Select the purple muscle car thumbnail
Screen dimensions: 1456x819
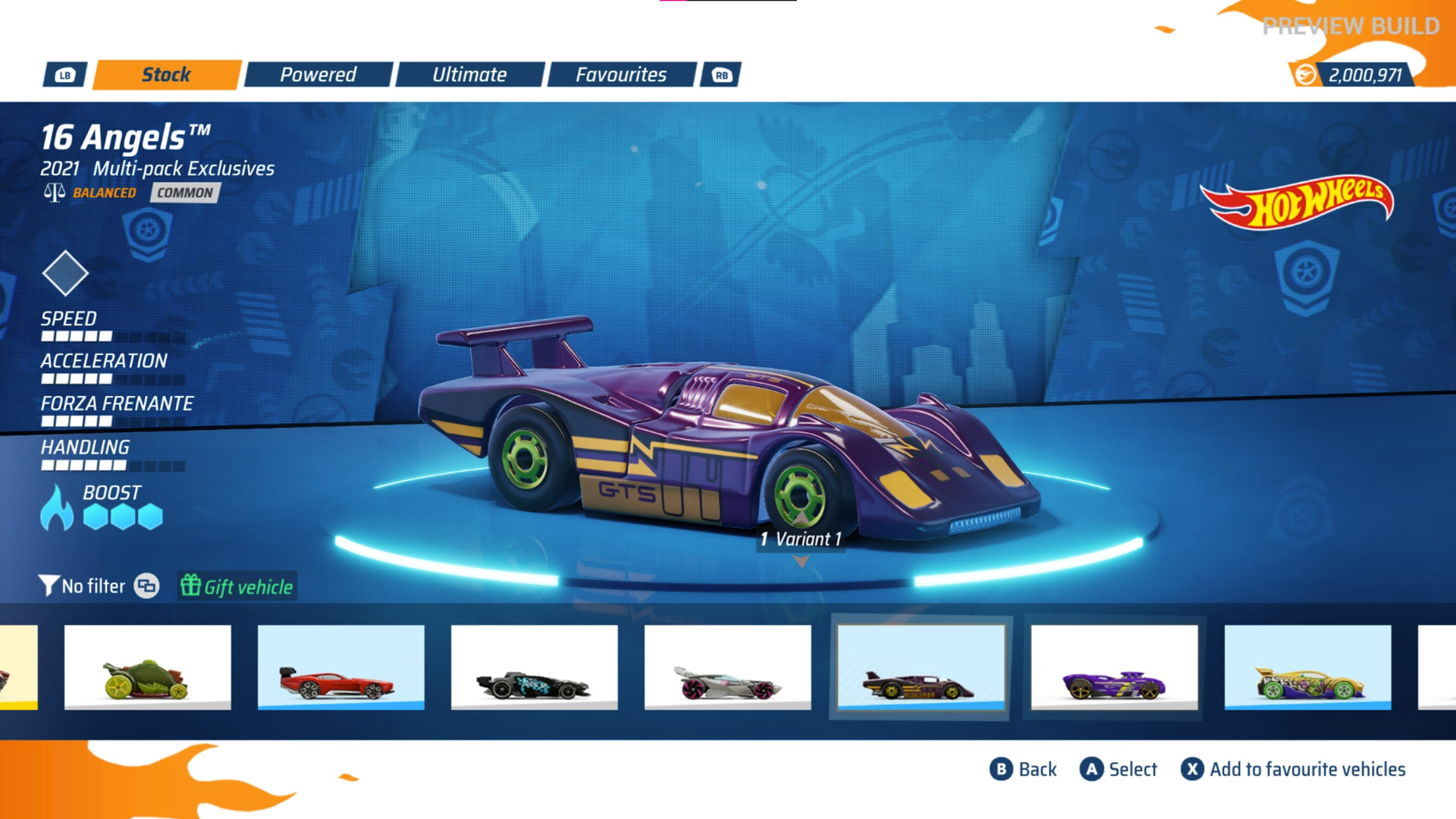tap(1115, 667)
